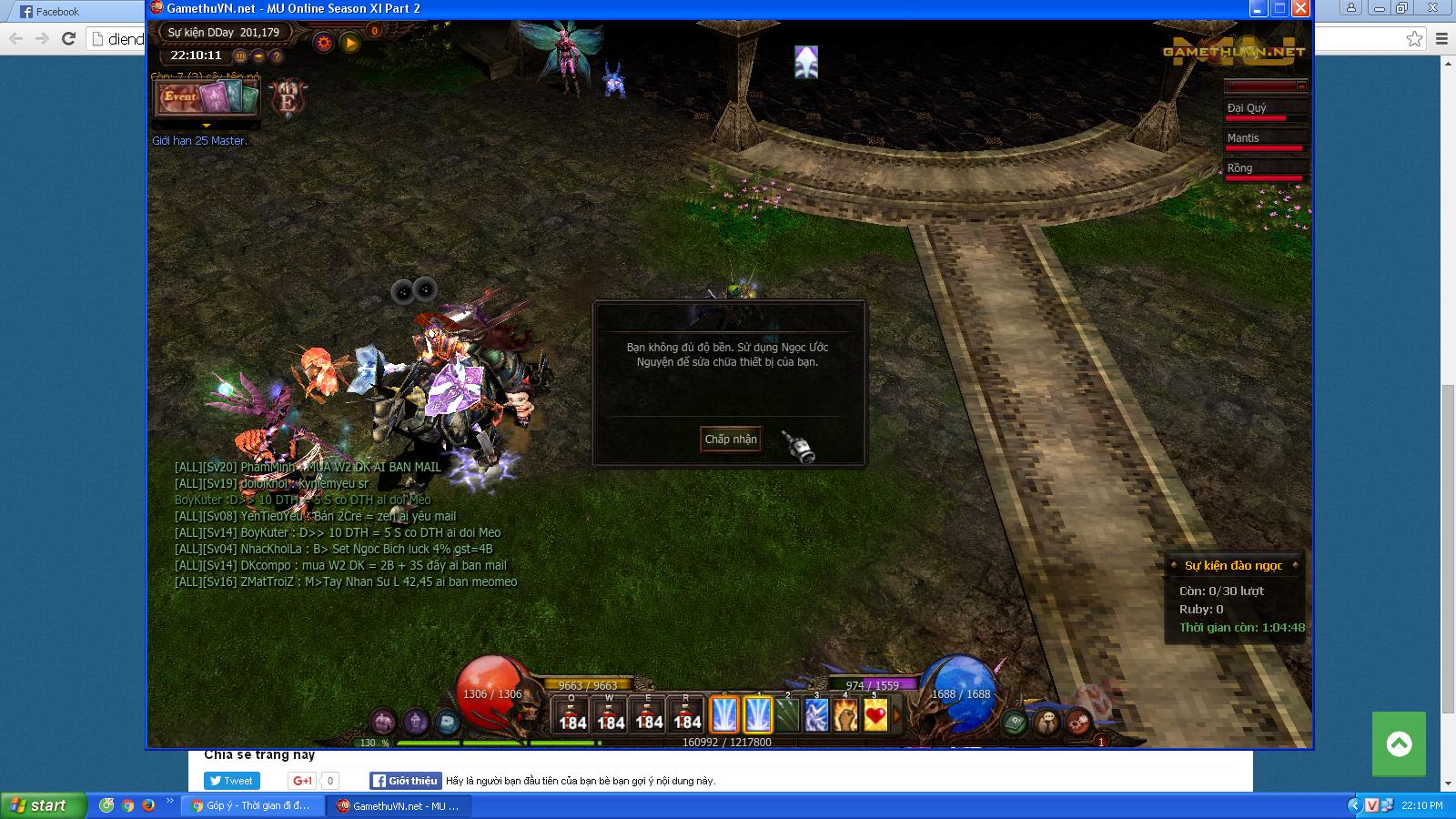Expand the event panel's yellow down arrow
The height and width of the screenshot is (819, 1456).
[207, 126]
